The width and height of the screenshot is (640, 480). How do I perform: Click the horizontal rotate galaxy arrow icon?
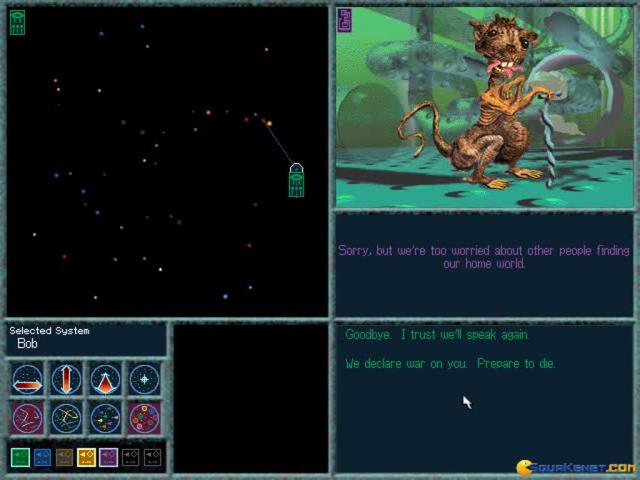tap(27, 380)
